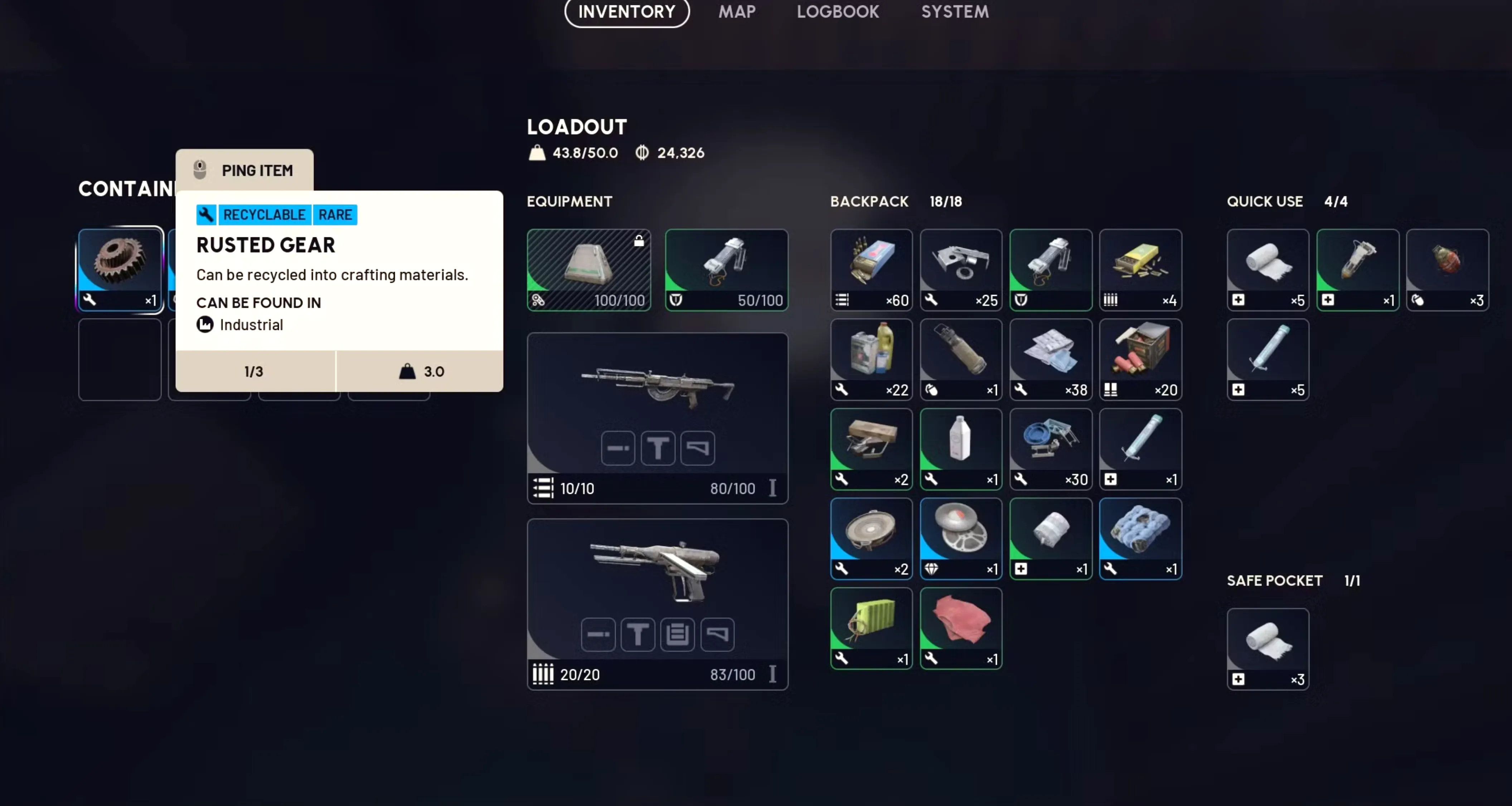Select the muzzle mod slot on the machine gun
Screen dimensions: 1512x806
pos(617,448)
